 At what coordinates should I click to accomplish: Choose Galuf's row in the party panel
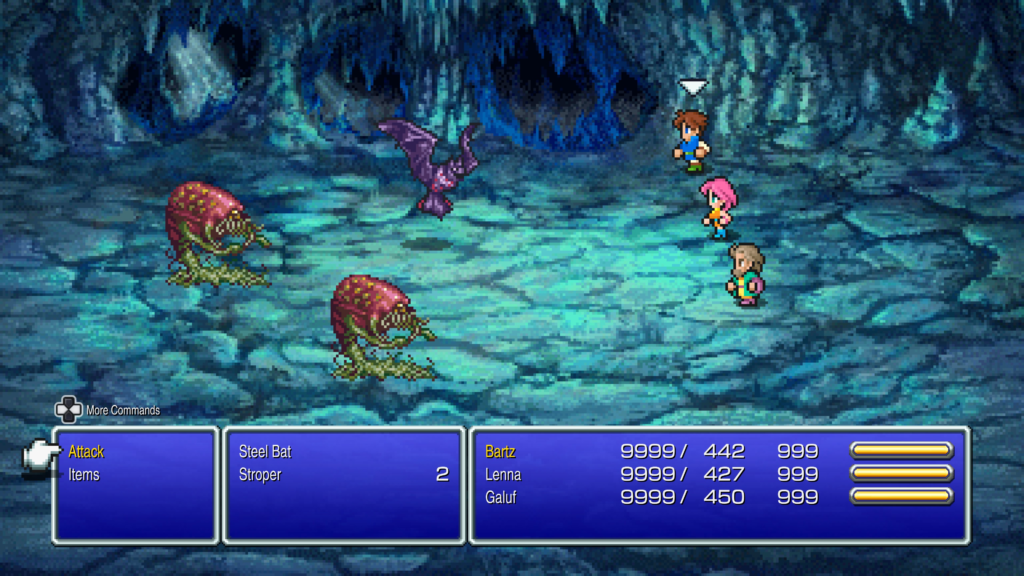[502, 497]
